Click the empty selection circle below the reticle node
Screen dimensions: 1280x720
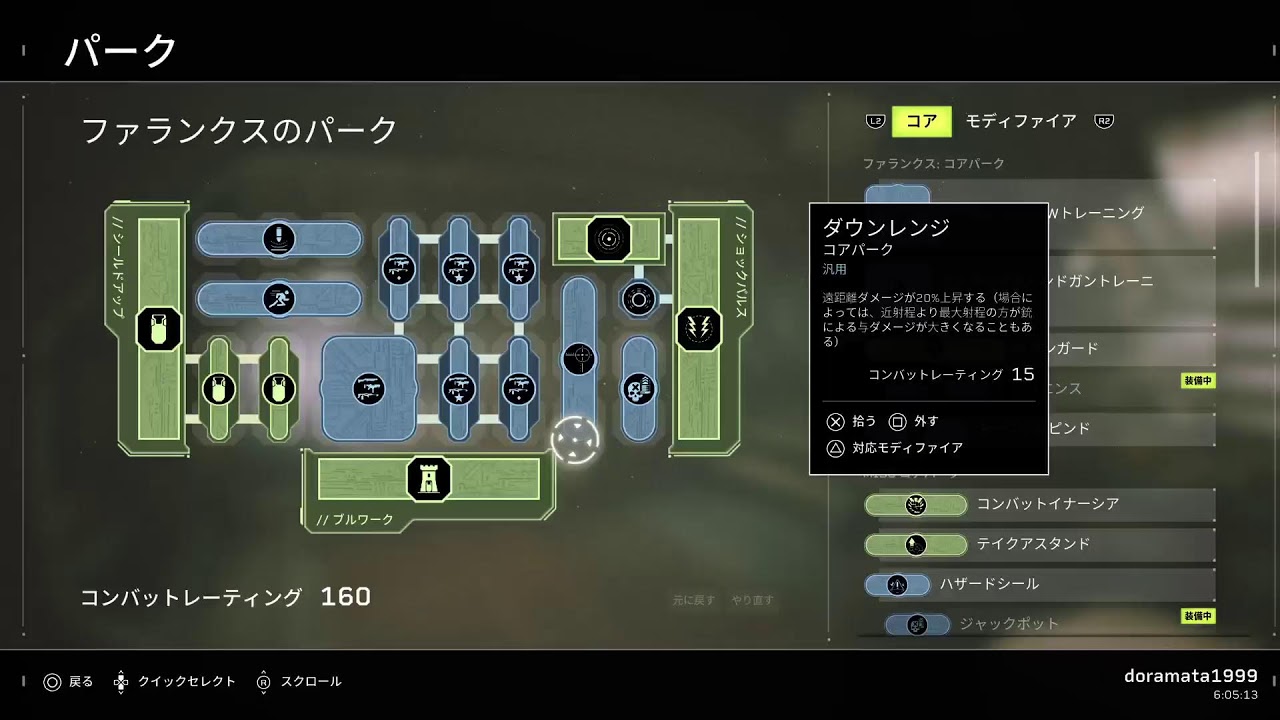(574, 438)
